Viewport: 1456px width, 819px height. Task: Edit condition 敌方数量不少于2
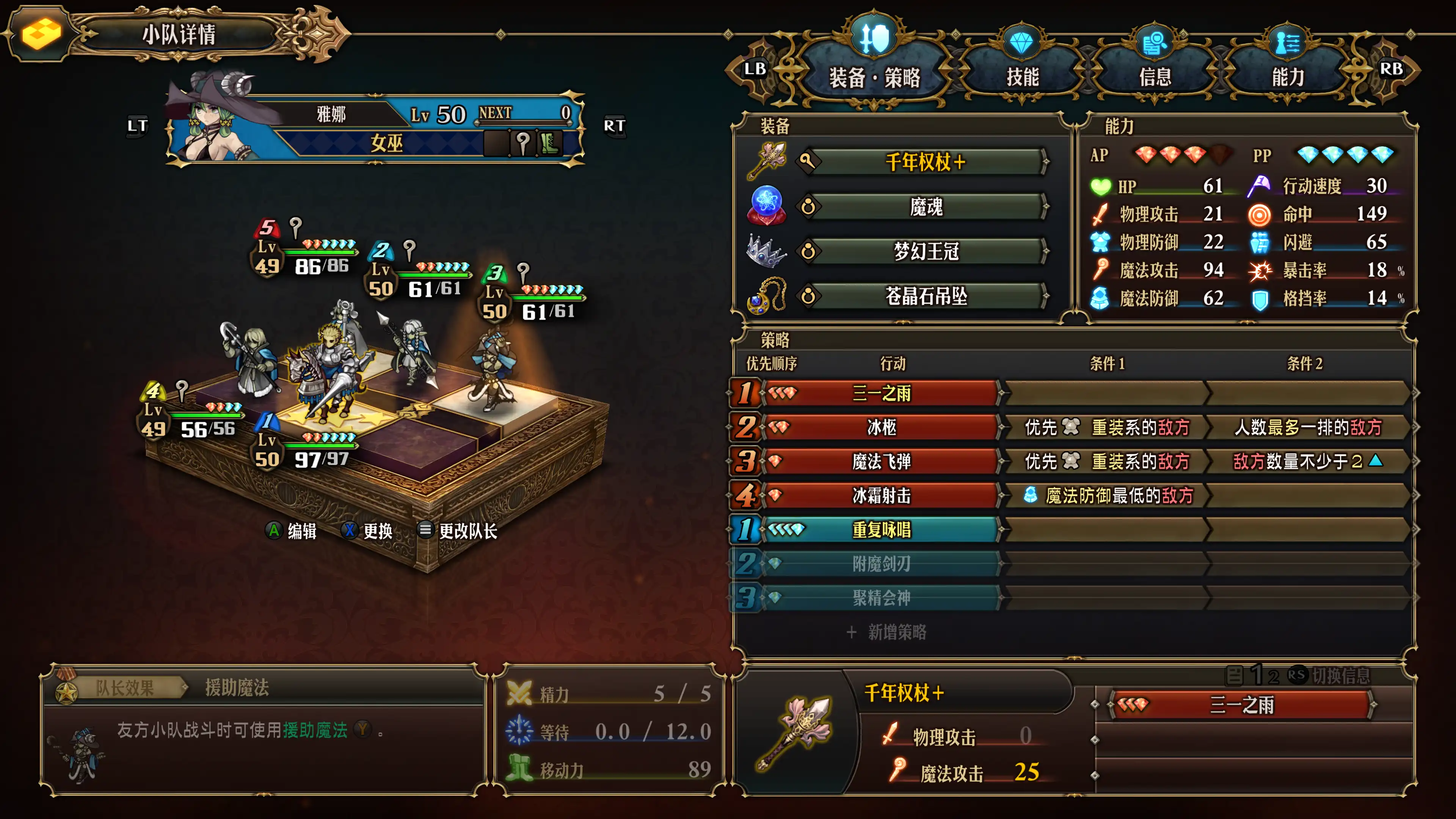coord(1307,461)
